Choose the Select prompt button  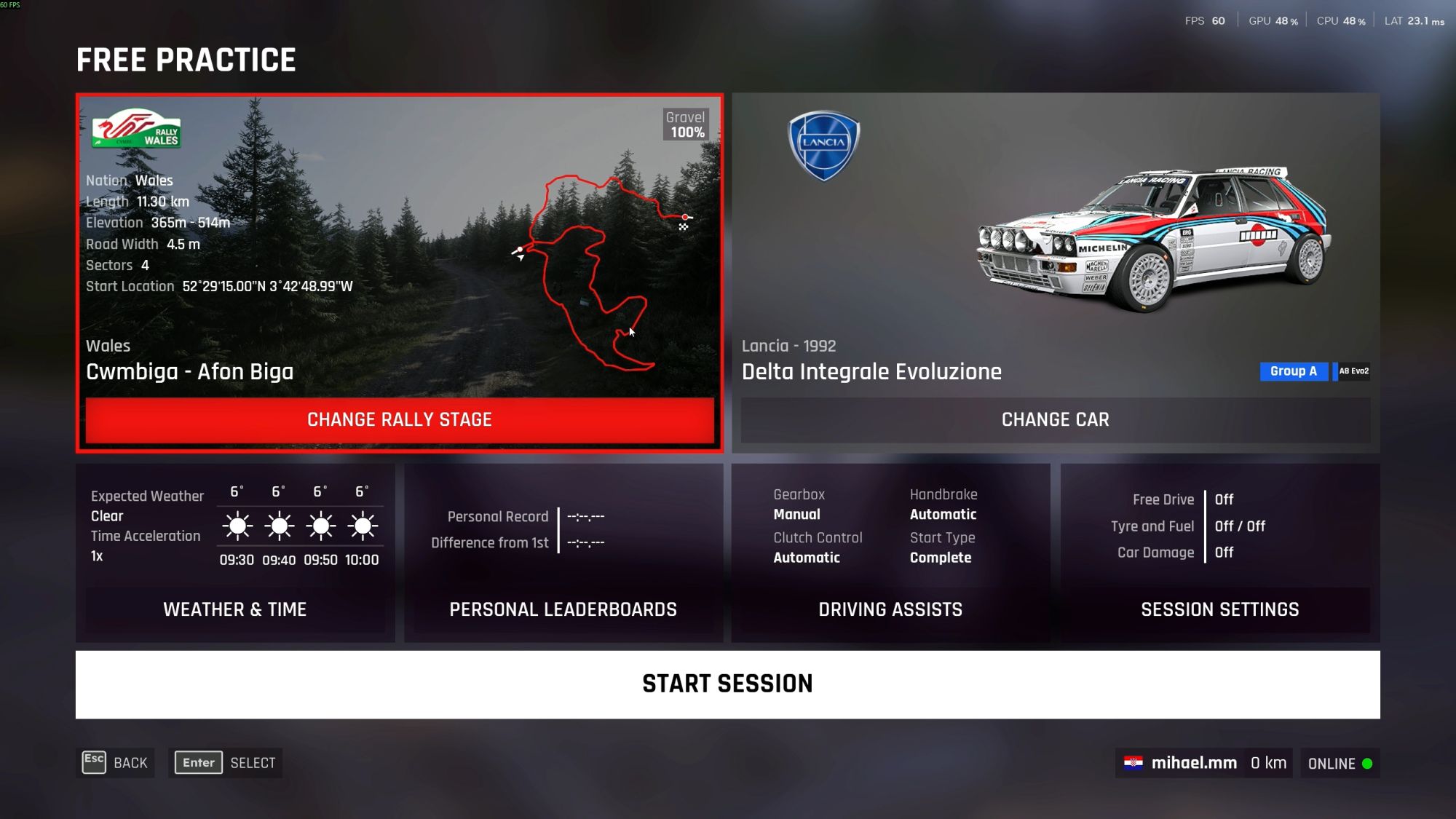(226, 763)
